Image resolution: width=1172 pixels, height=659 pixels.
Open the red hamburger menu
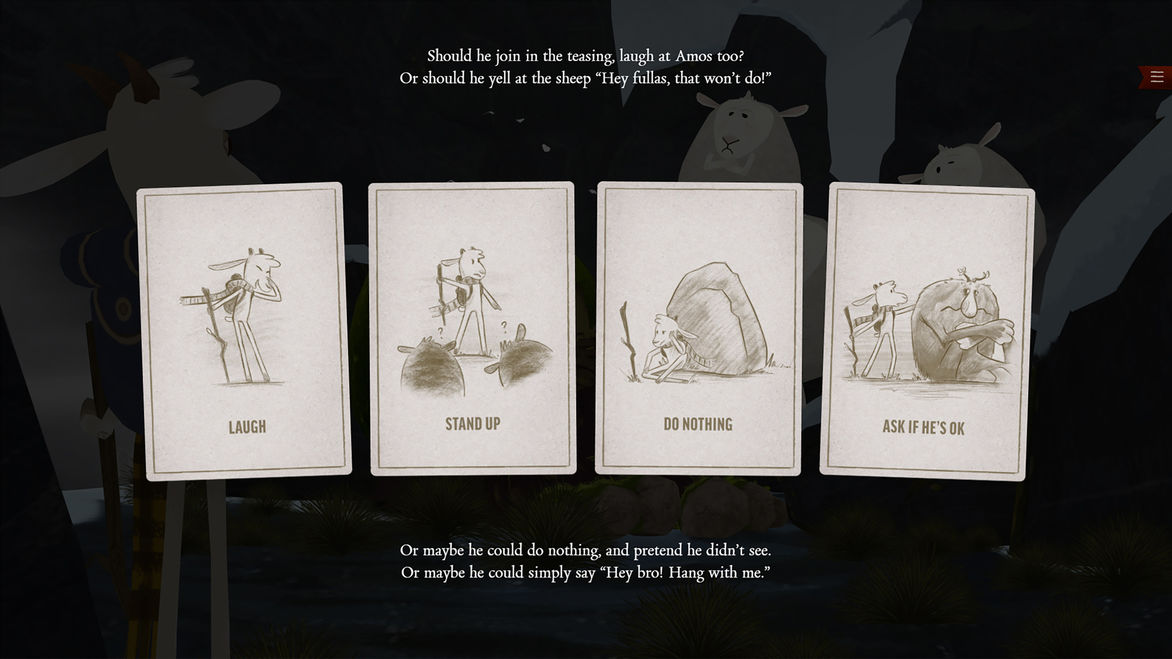coord(1156,77)
